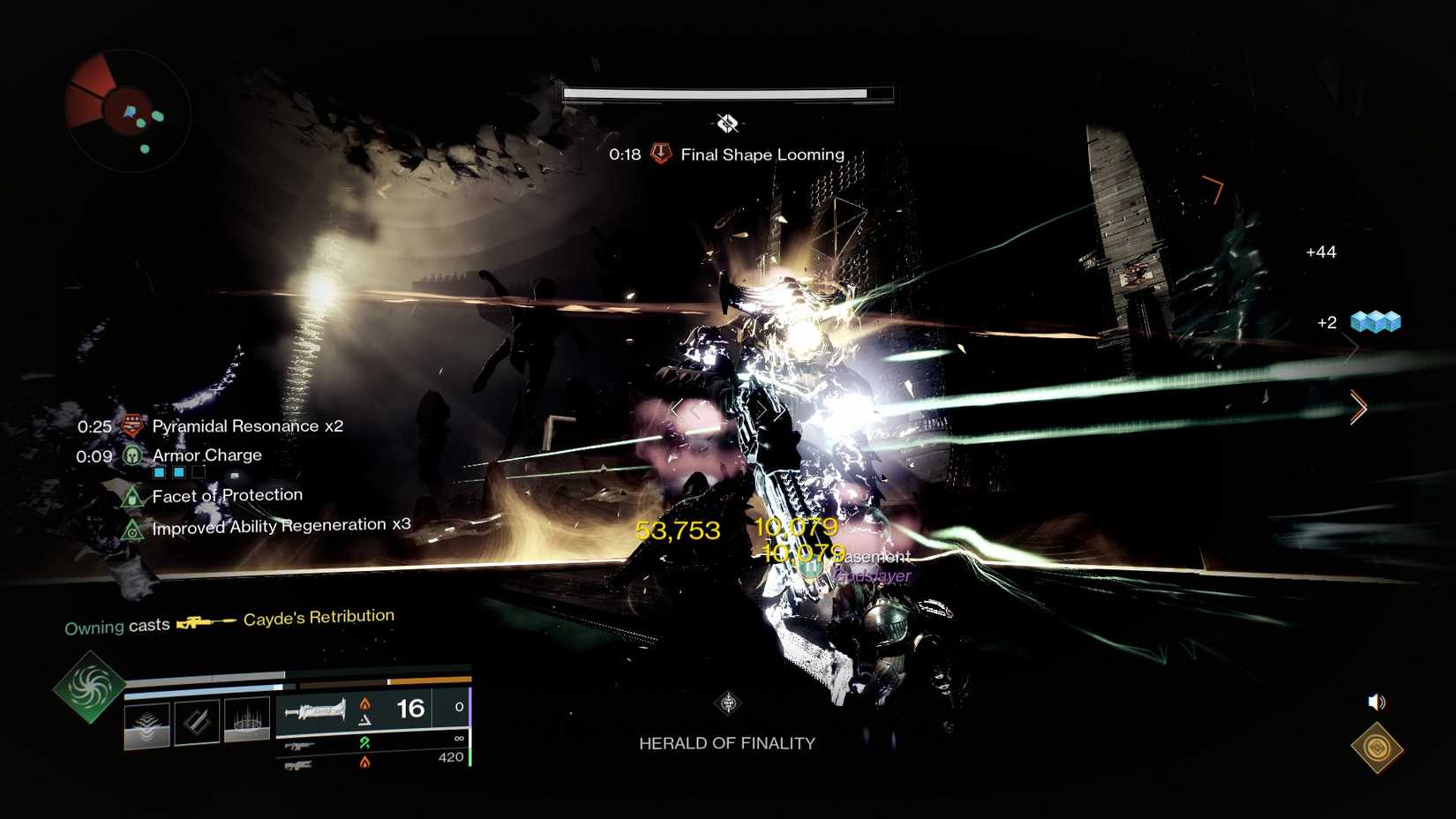Mute sound via the speaker icon
Screen dimensions: 1456x819
(1376, 703)
